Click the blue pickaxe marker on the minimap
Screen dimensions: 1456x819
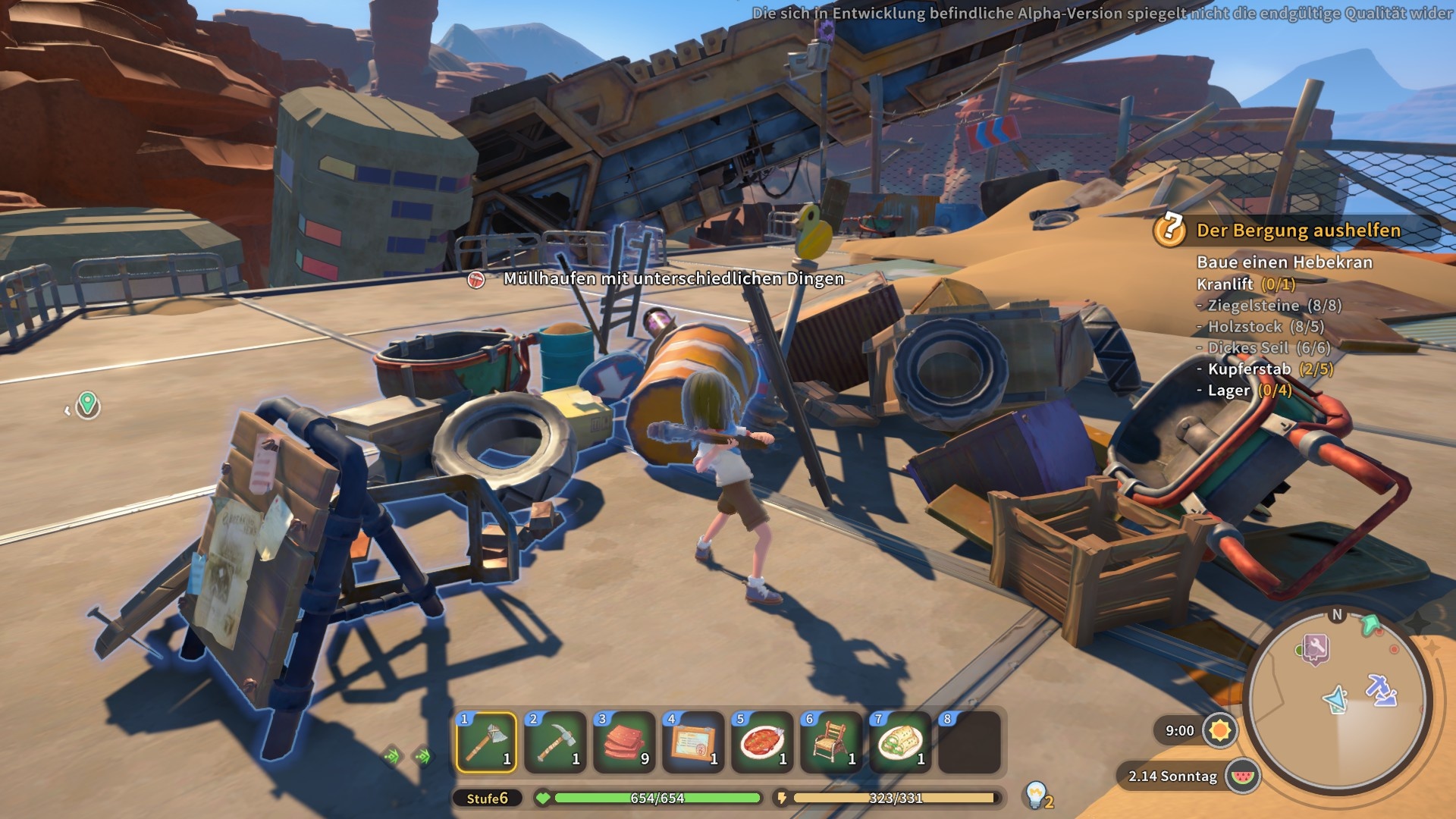pyautogui.click(x=1382, y=689)
